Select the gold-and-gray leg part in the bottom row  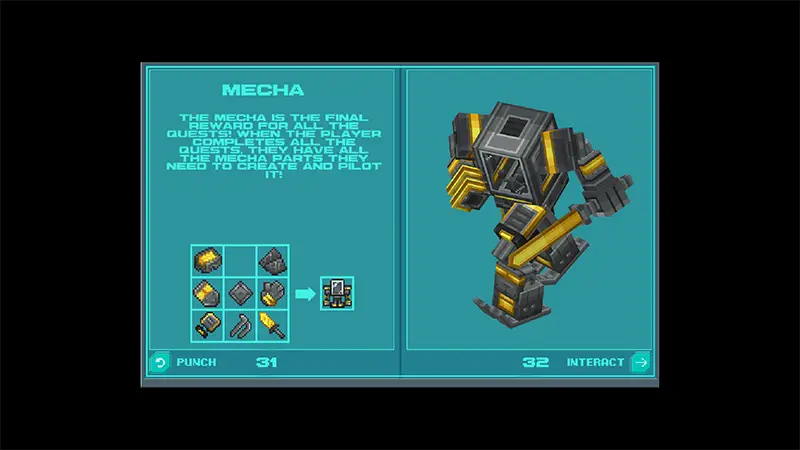click(x=209, y=323)
